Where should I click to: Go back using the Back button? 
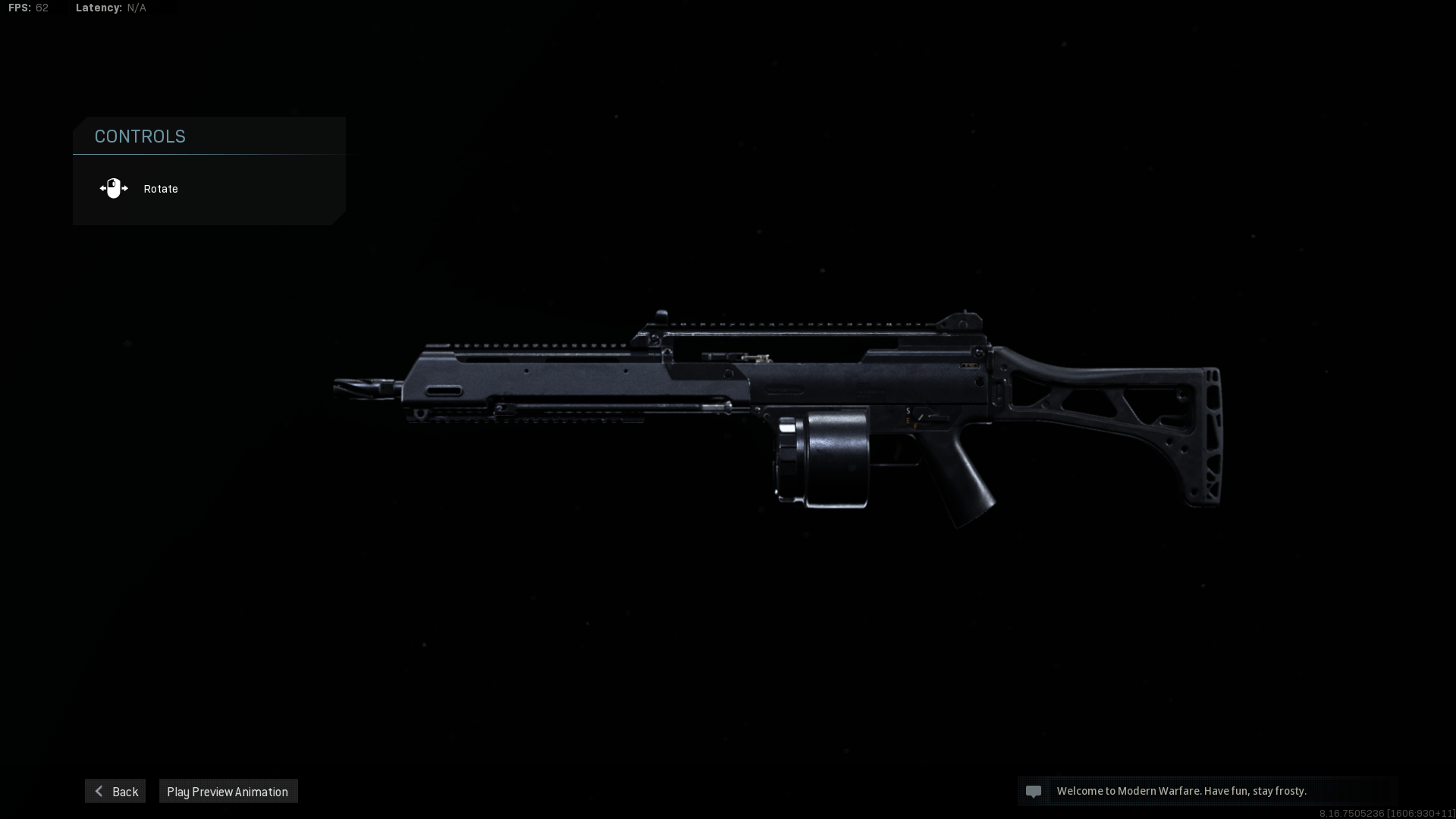pyautogui.click(x=115, y=791)
